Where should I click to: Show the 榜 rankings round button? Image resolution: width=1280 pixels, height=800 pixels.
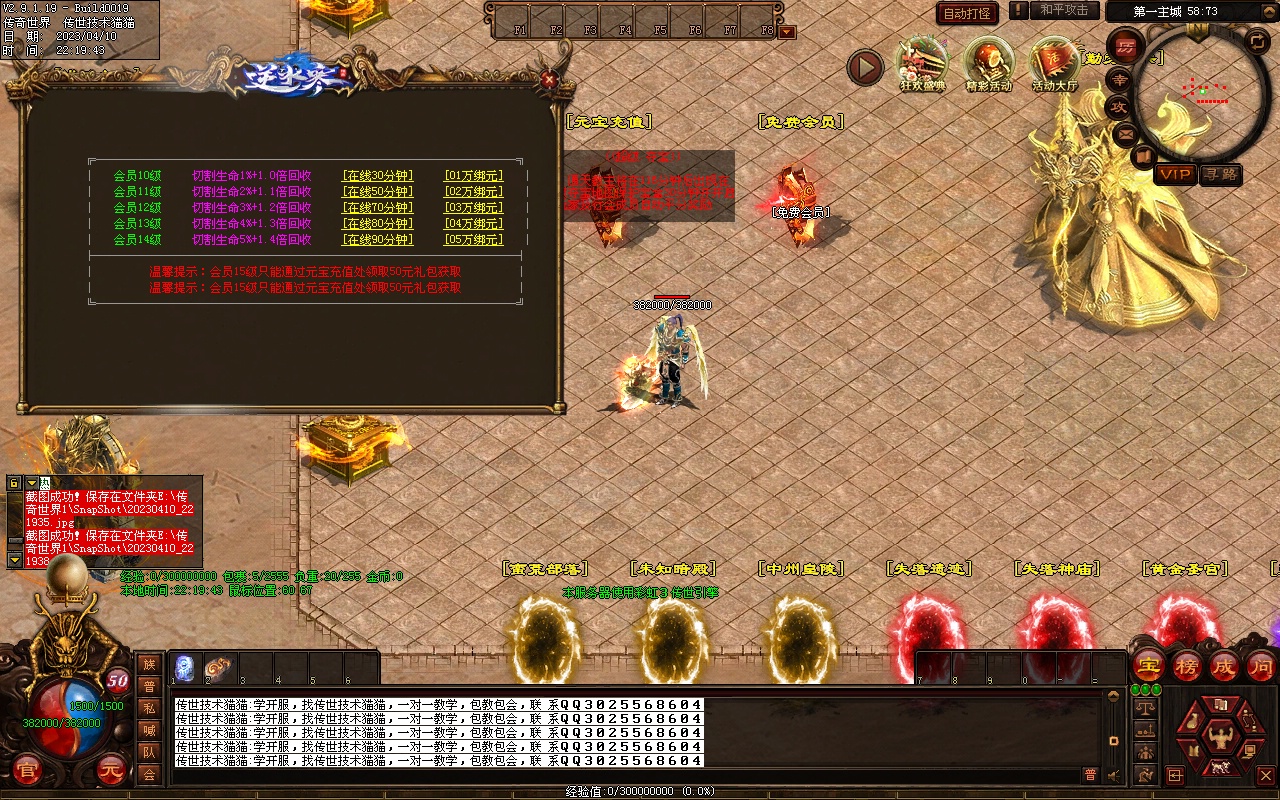click(x=1187, y=666)
